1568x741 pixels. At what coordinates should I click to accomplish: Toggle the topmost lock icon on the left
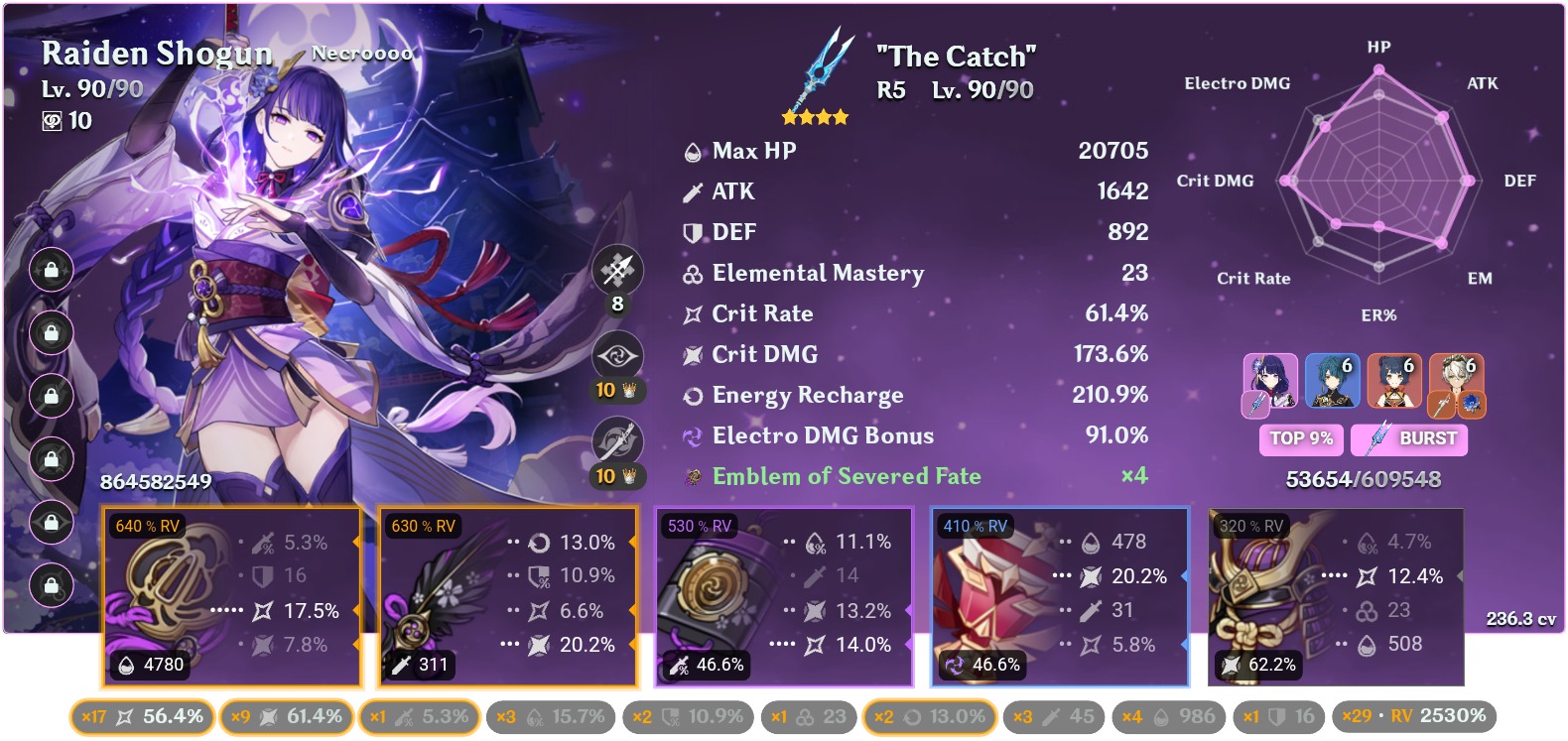coord(52,271)
